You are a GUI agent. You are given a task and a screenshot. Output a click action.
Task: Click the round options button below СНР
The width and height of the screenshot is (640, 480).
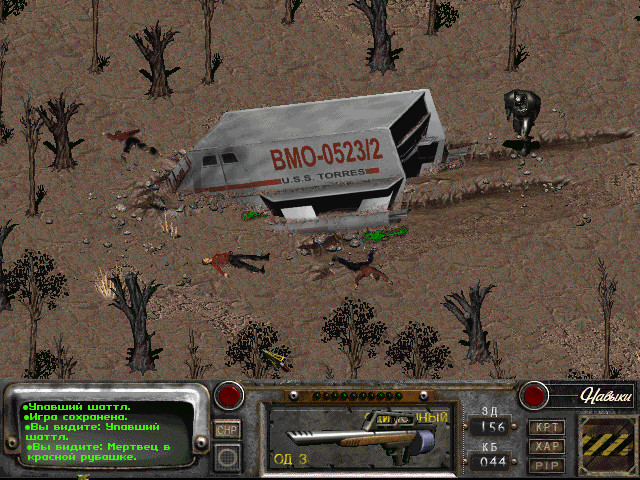(227, 456)
